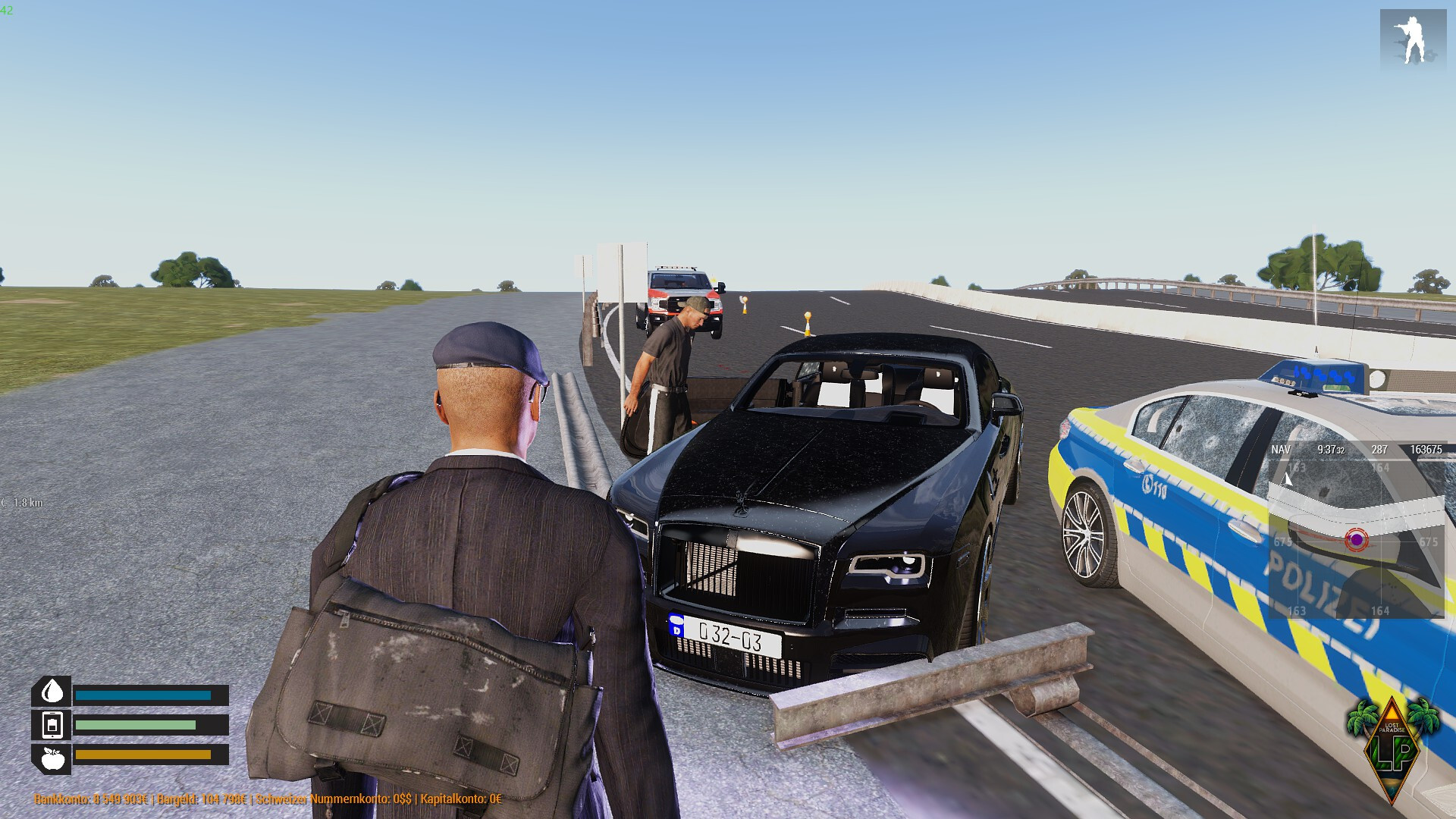Select the soldier stance indicator icon
The height and width of the screenshot is (819, 1456).
click(1412, 41)
